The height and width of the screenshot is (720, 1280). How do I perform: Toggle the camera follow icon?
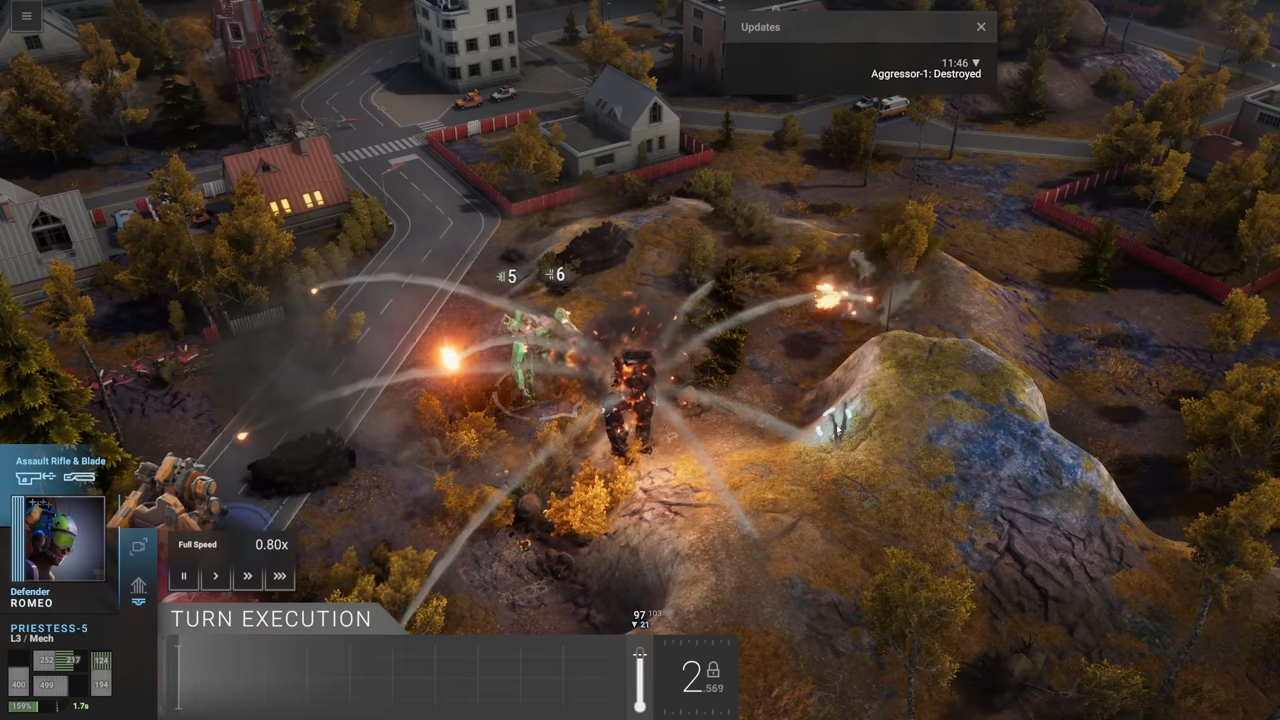pos(139,546)
